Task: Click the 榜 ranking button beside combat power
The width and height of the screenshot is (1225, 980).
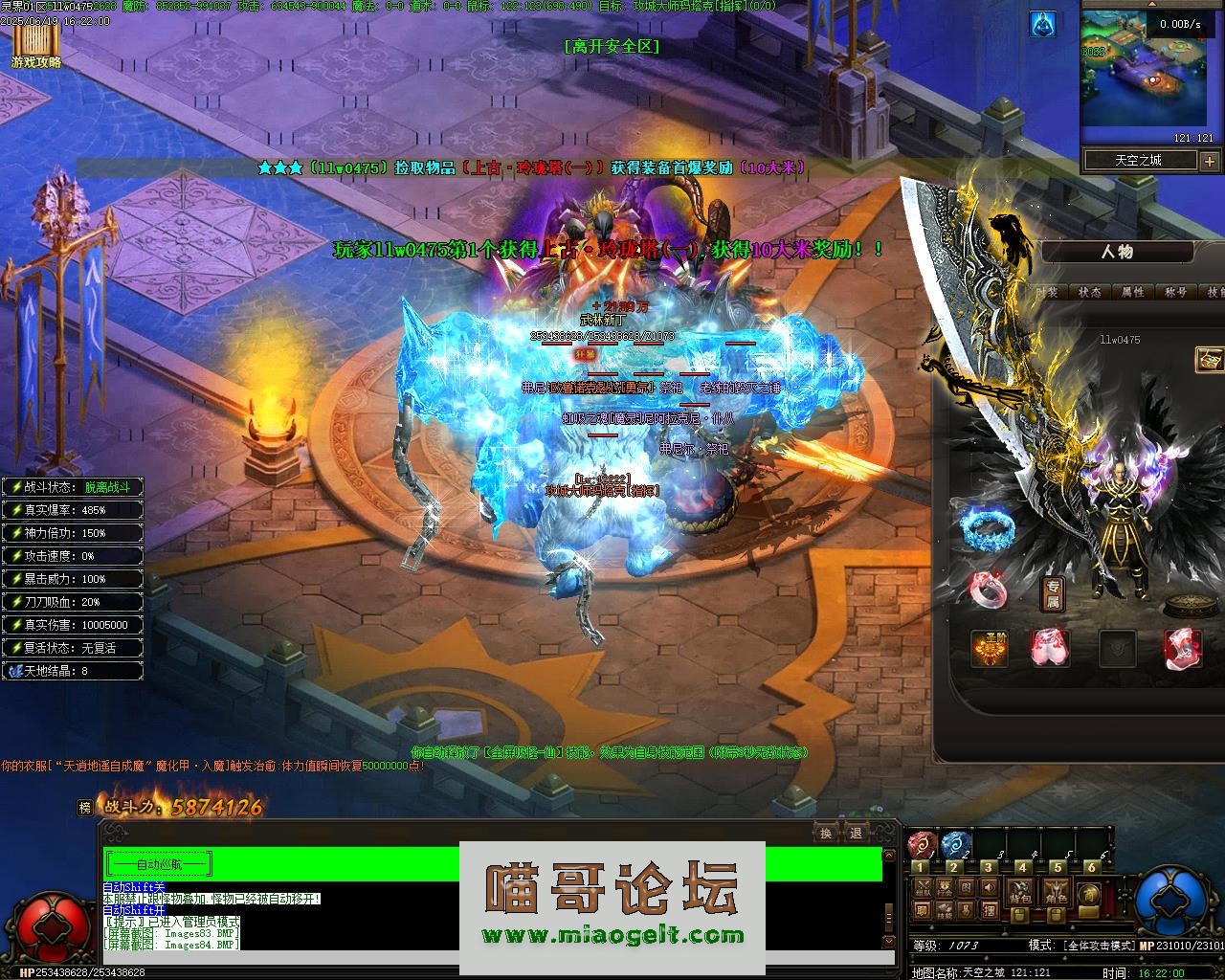Action: [85, 808]
